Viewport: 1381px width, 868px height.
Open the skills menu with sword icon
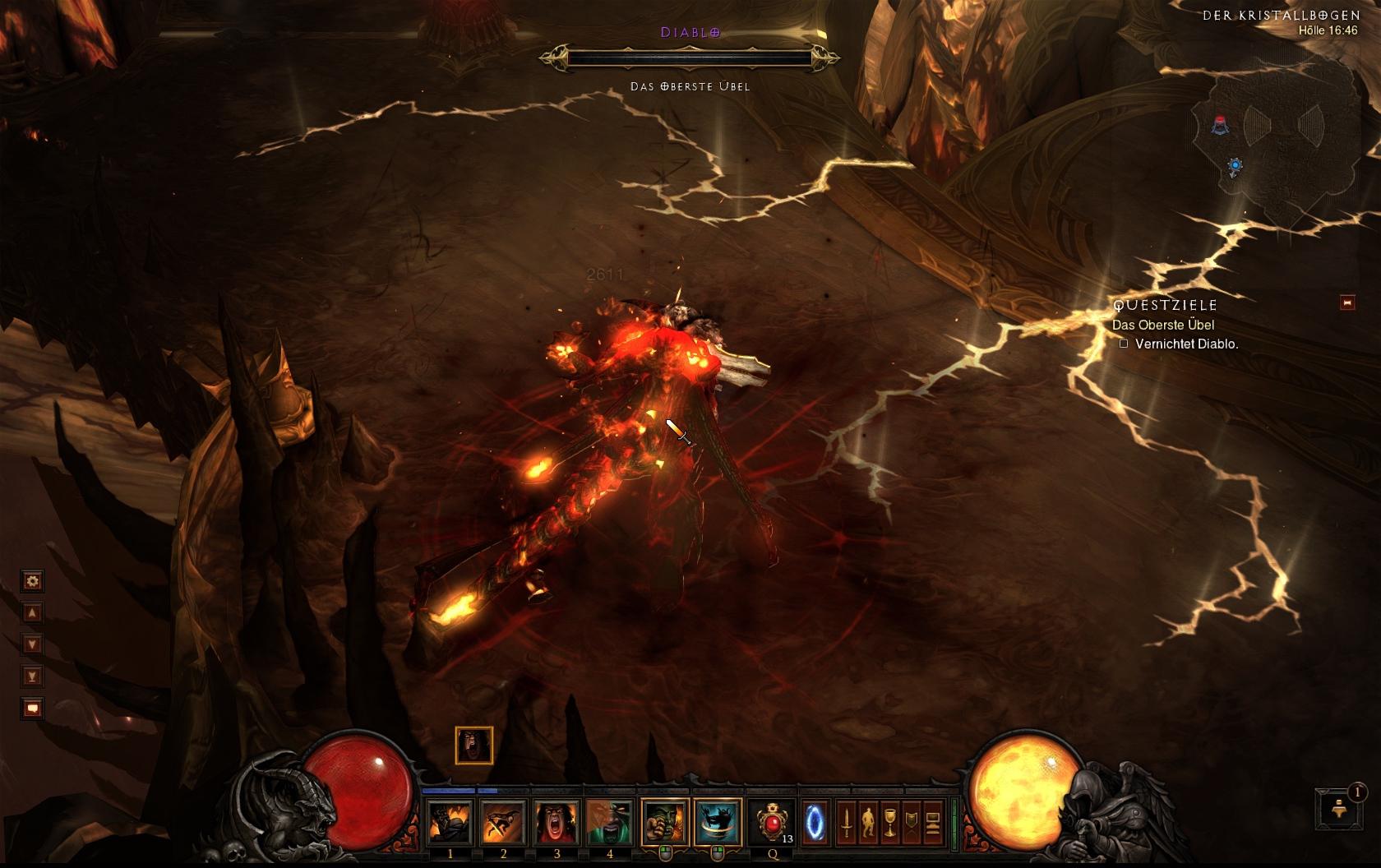[847, 821]
